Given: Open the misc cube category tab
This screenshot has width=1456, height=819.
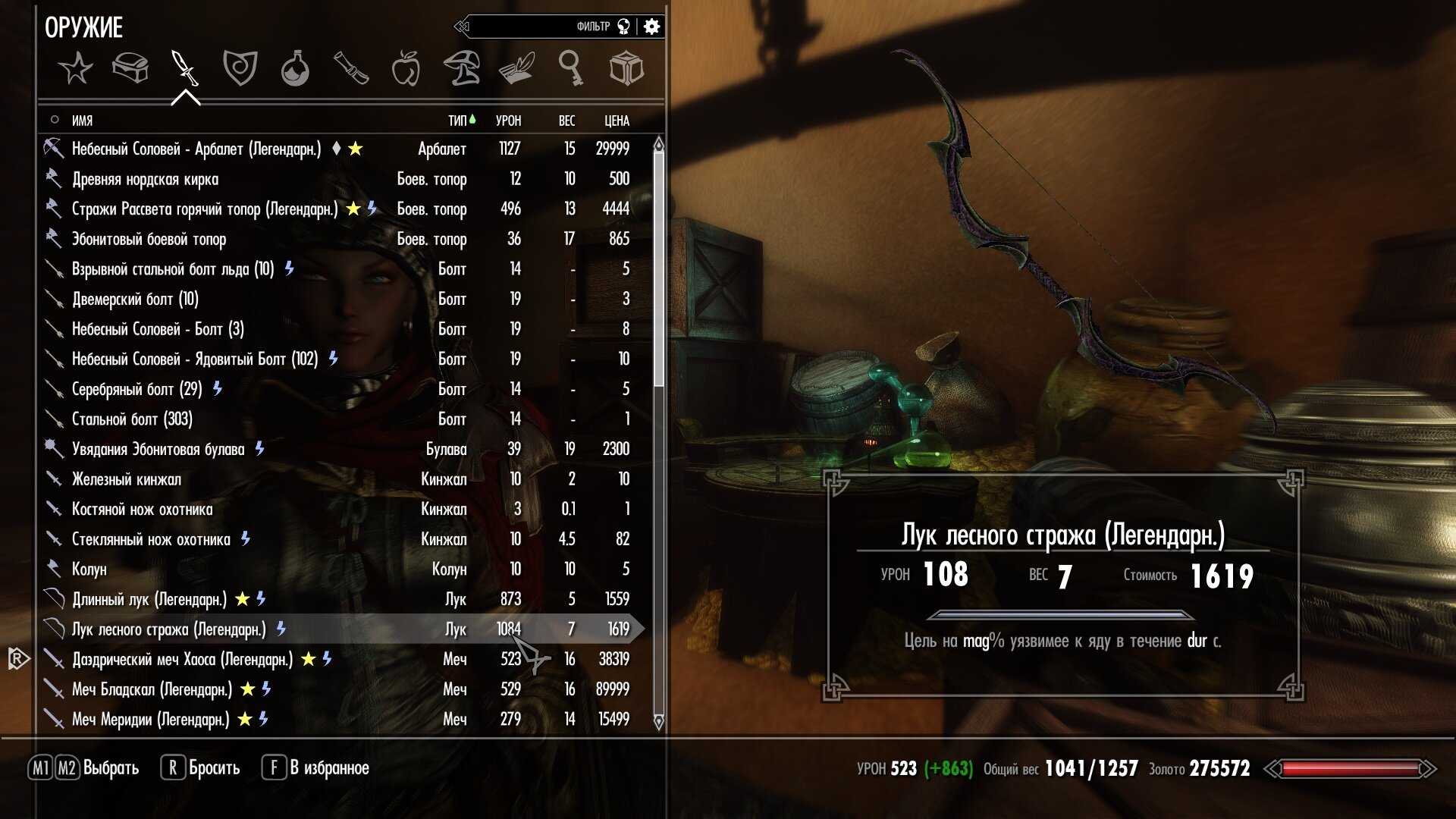Looking at the screenshot, I should [x=626, y=69].
